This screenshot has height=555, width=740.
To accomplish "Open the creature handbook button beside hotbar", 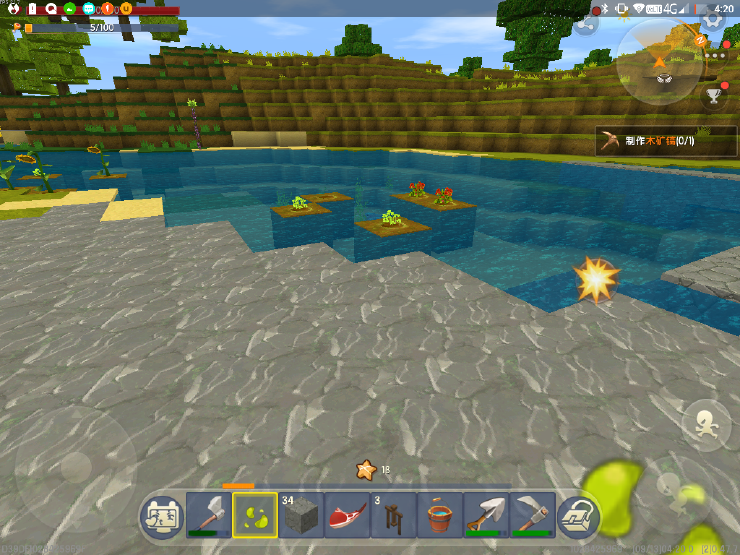I will pyautogui.click(x=162, y=516).
